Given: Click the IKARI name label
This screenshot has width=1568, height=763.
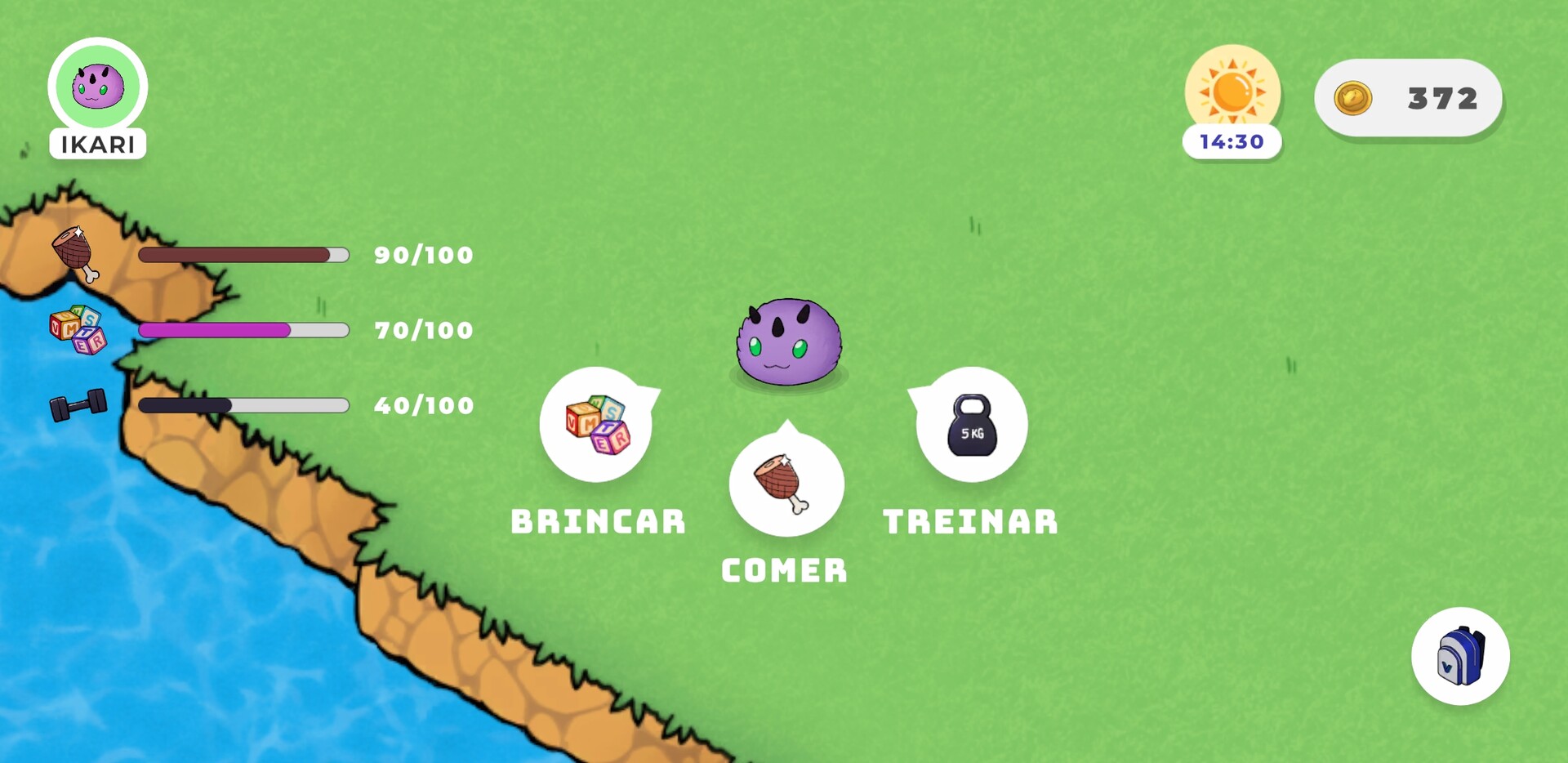Looking at the screenshot, I should tap(97, 145).
